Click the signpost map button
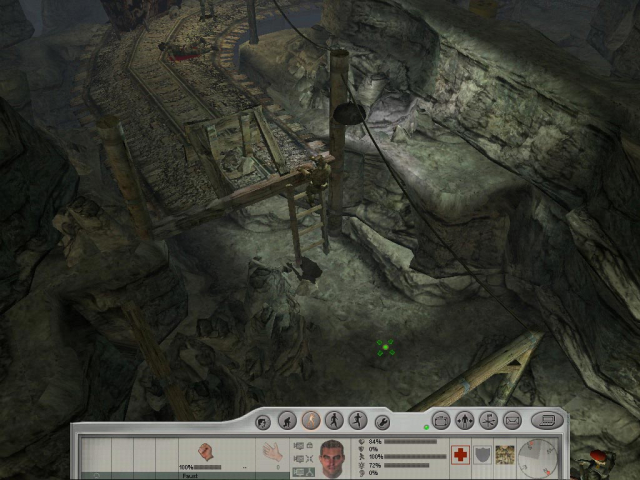 489,421
